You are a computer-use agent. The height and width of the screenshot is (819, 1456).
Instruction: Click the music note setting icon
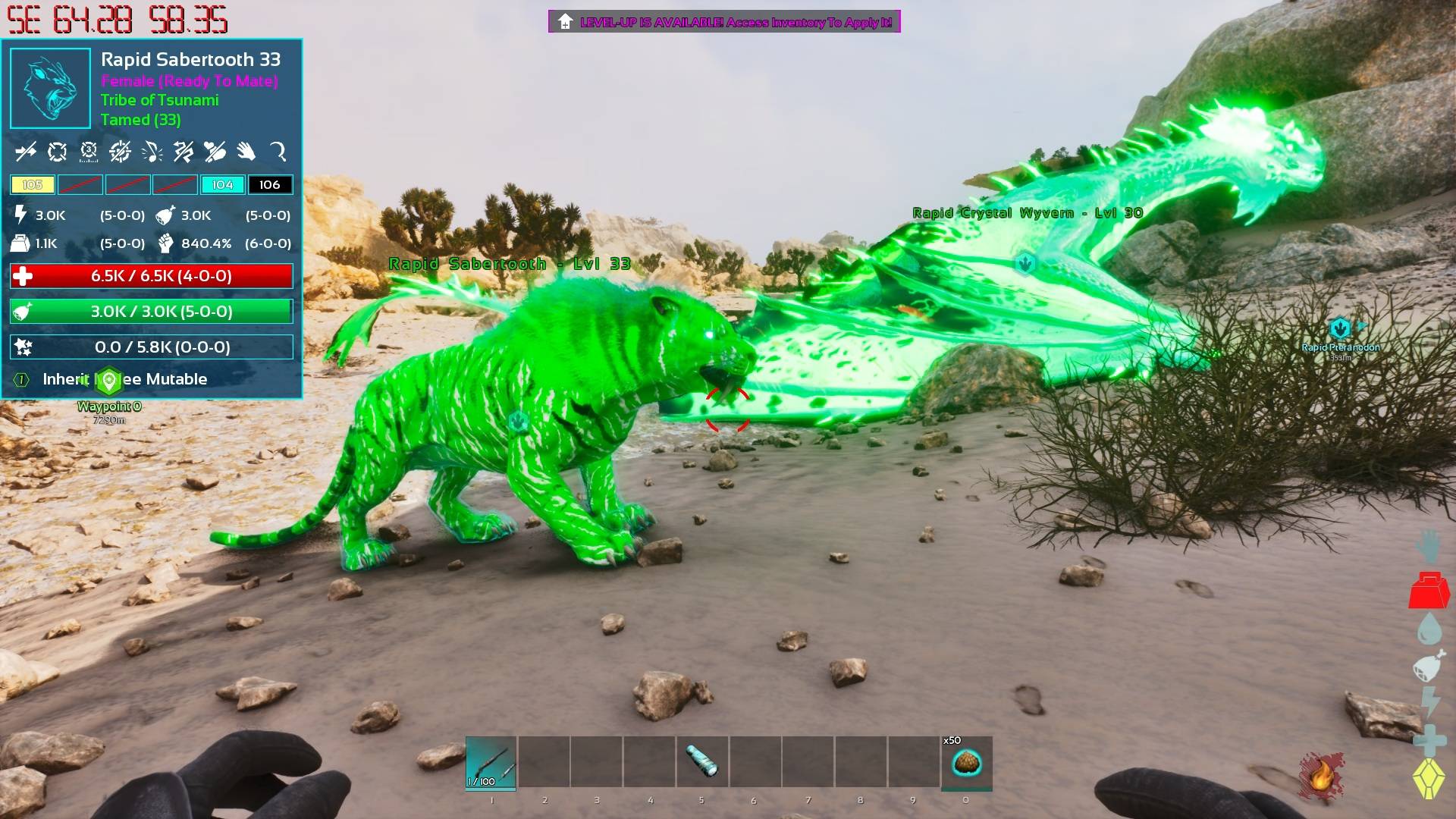(152, 152)
